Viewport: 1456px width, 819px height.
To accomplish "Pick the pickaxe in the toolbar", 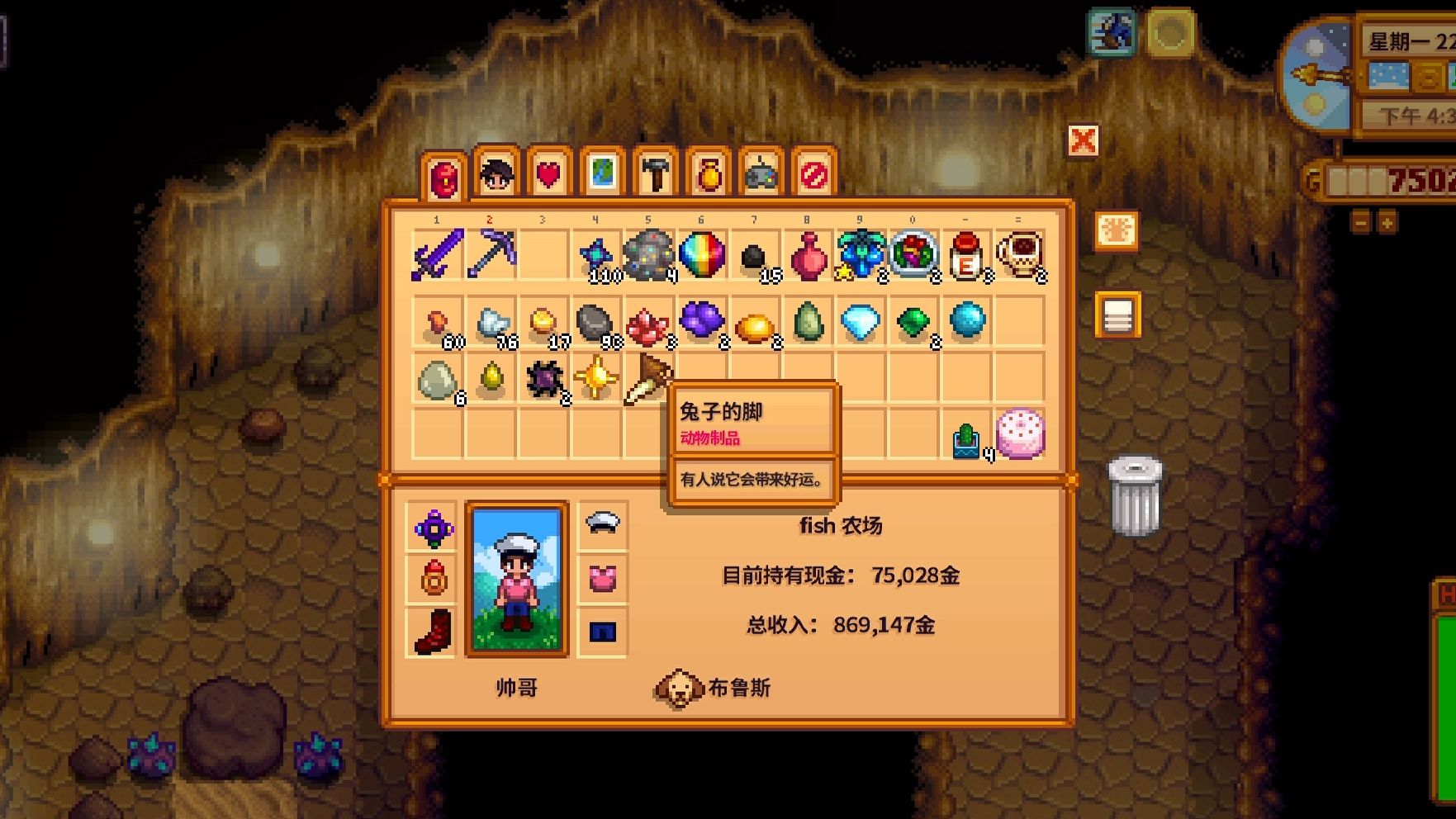I will [x=491, y=255].
